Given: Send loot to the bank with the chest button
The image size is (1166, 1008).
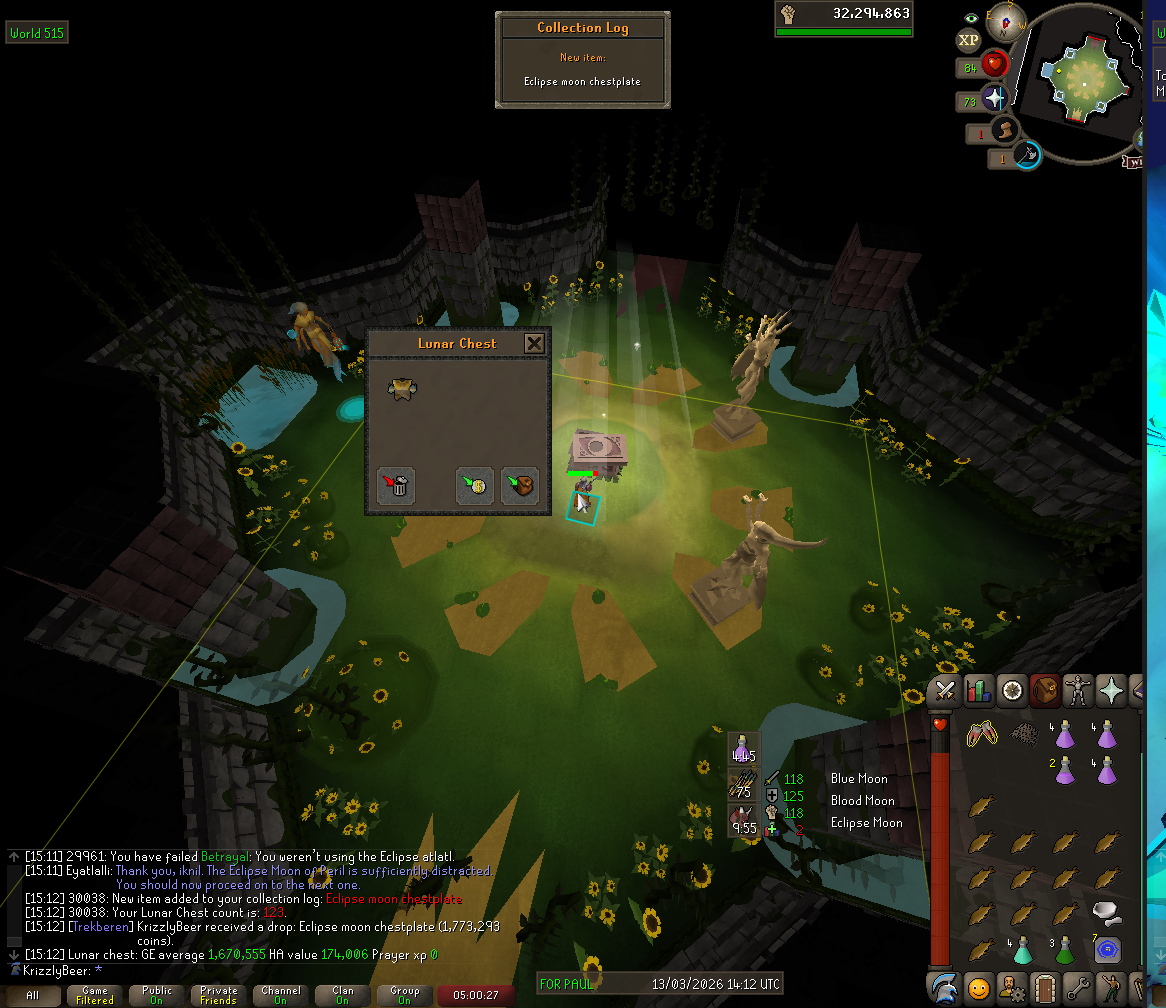Looking at the screenshot, I should click(520, 485).
